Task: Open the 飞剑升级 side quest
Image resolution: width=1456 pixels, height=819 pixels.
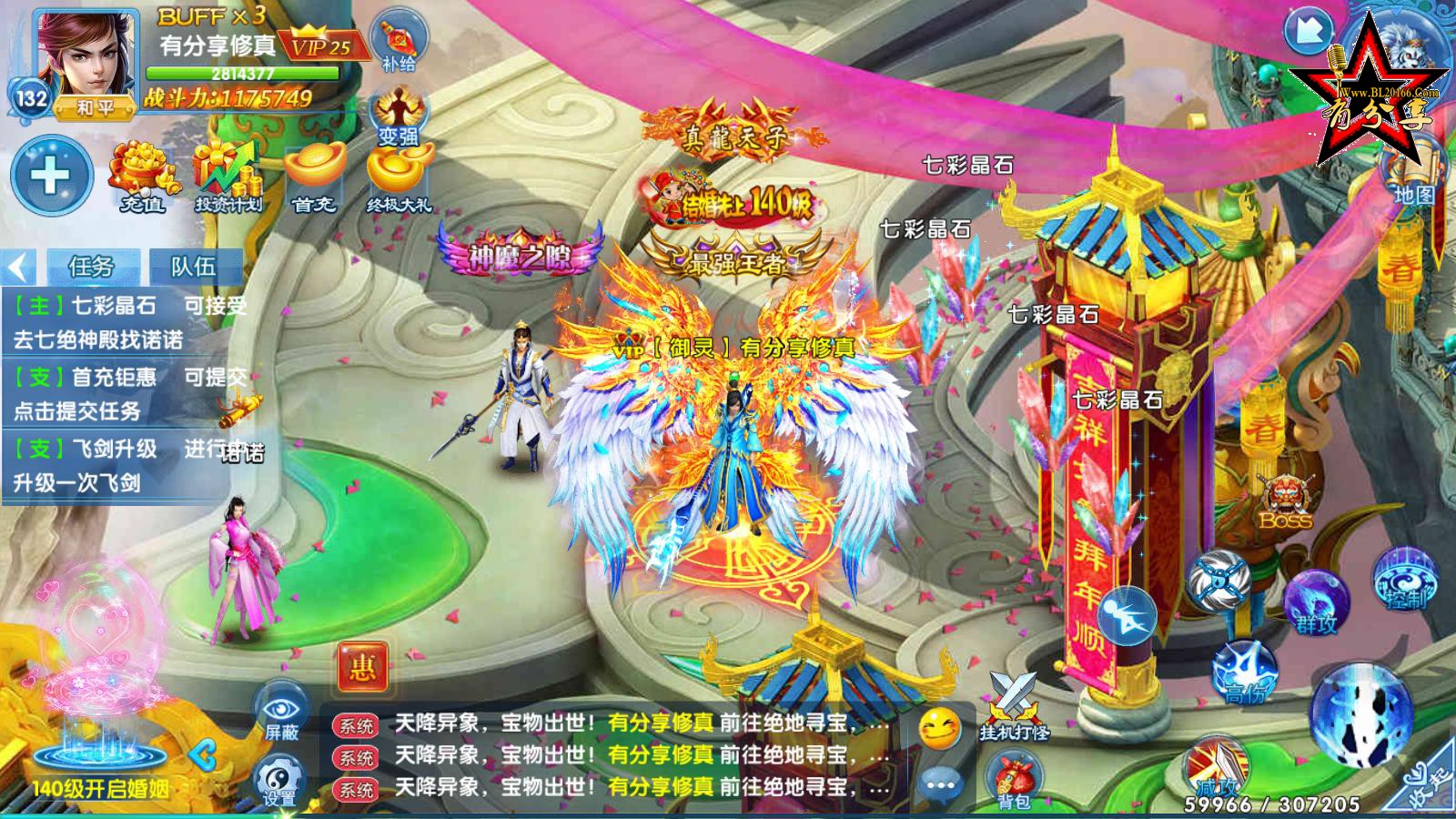Action: pyautogui.click(x=118, y=465)
